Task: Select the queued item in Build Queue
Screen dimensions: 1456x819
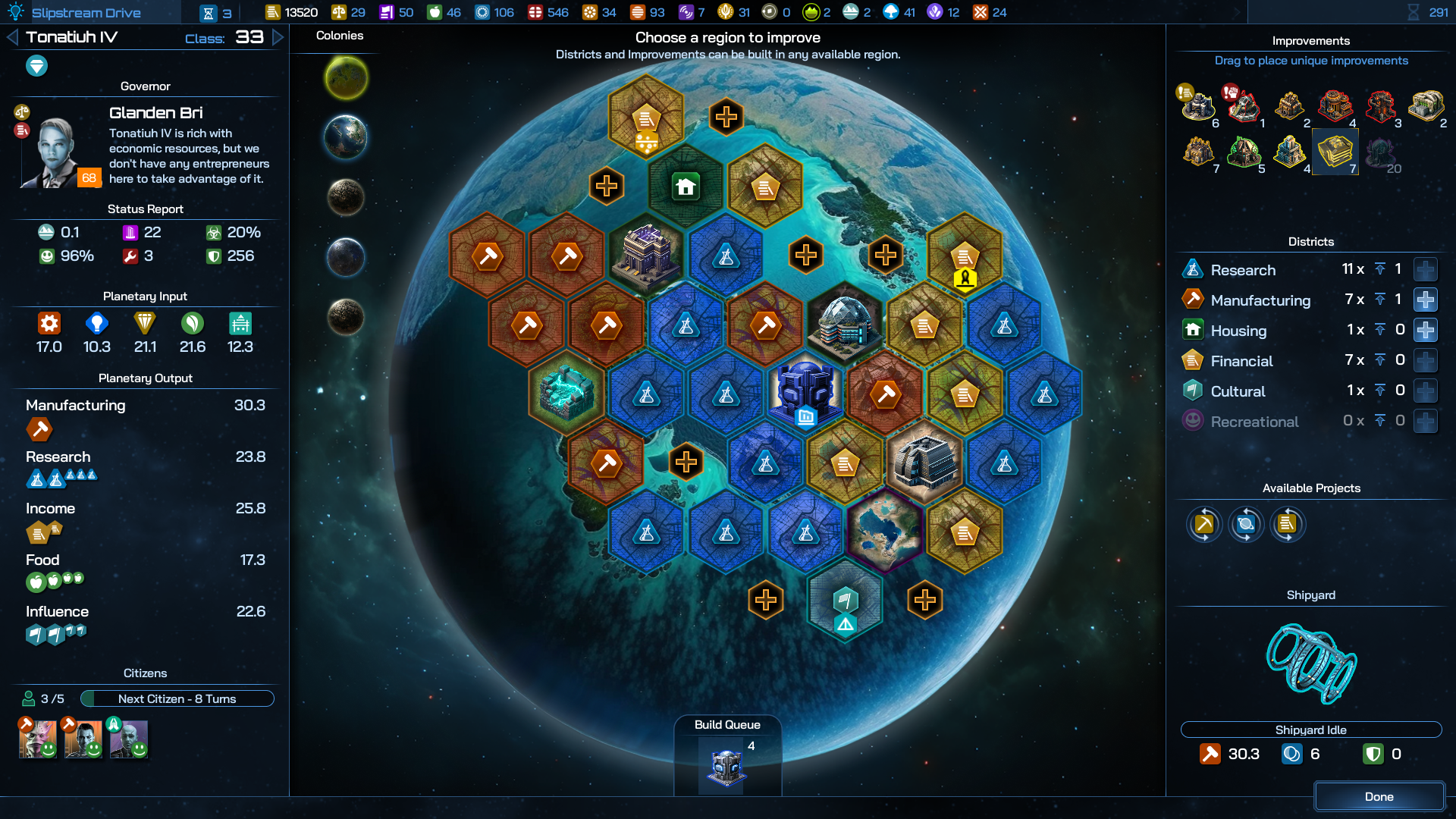Action: tap(726, 767)
